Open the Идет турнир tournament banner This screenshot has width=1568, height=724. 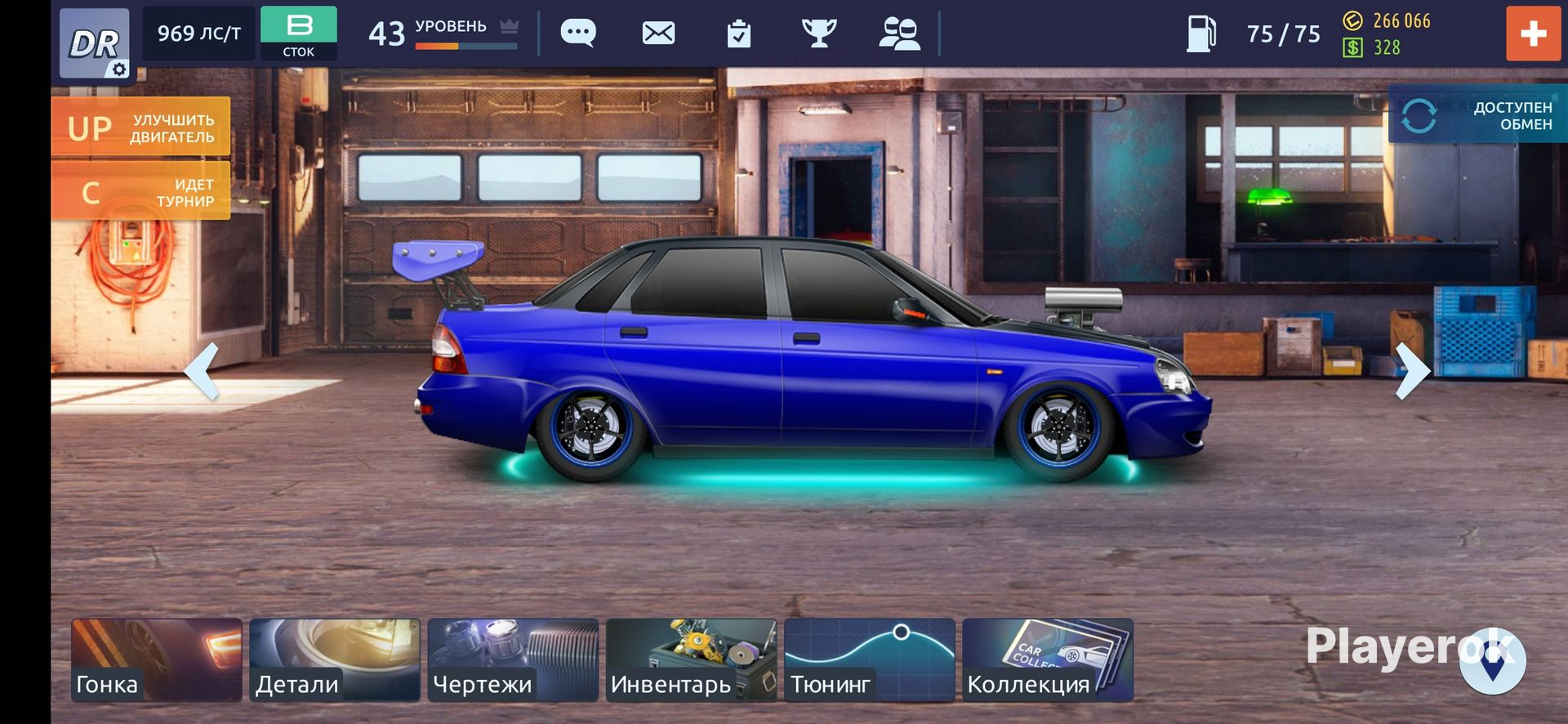(140, 191)
